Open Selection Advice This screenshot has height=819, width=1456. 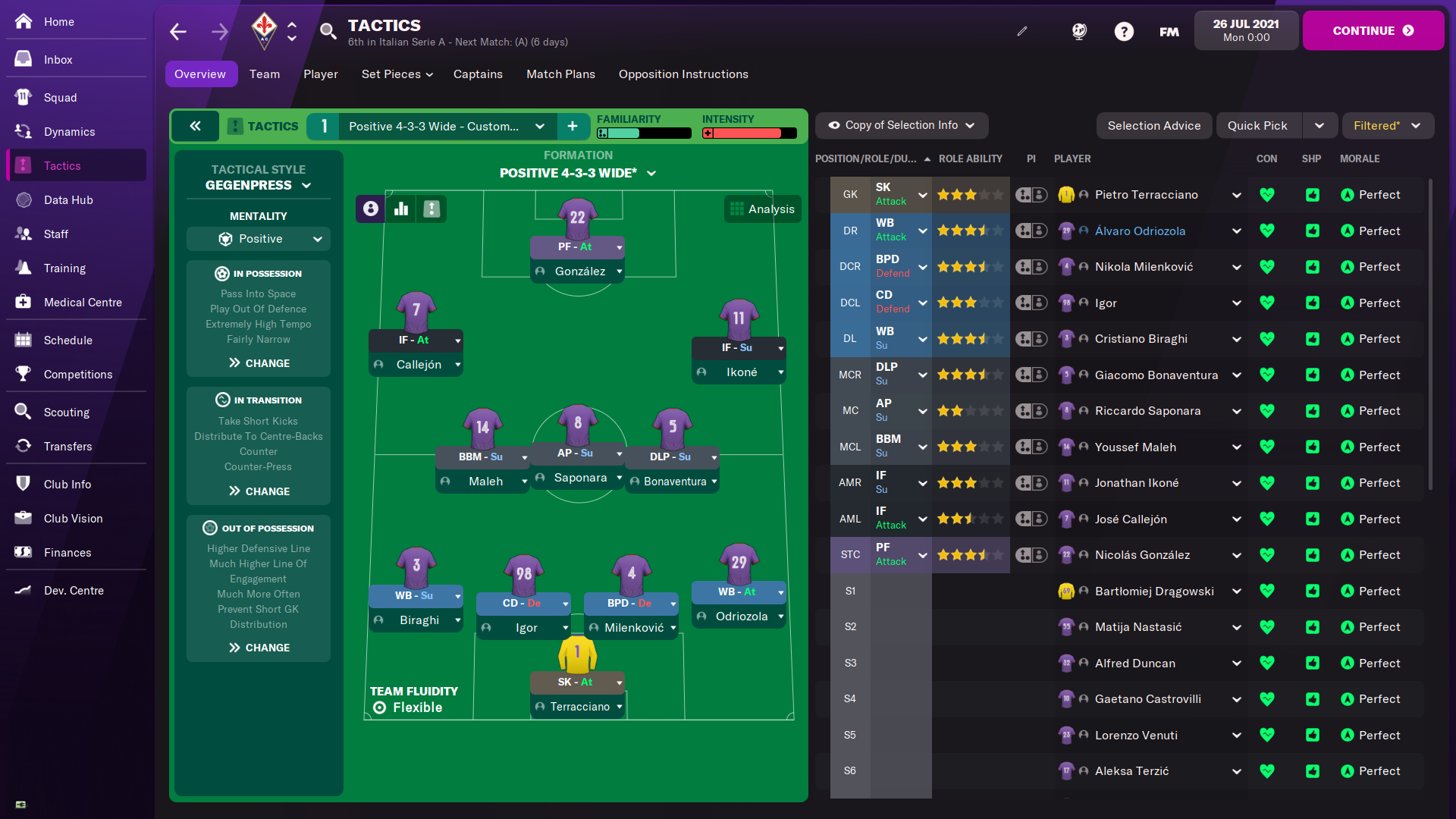1153,126
